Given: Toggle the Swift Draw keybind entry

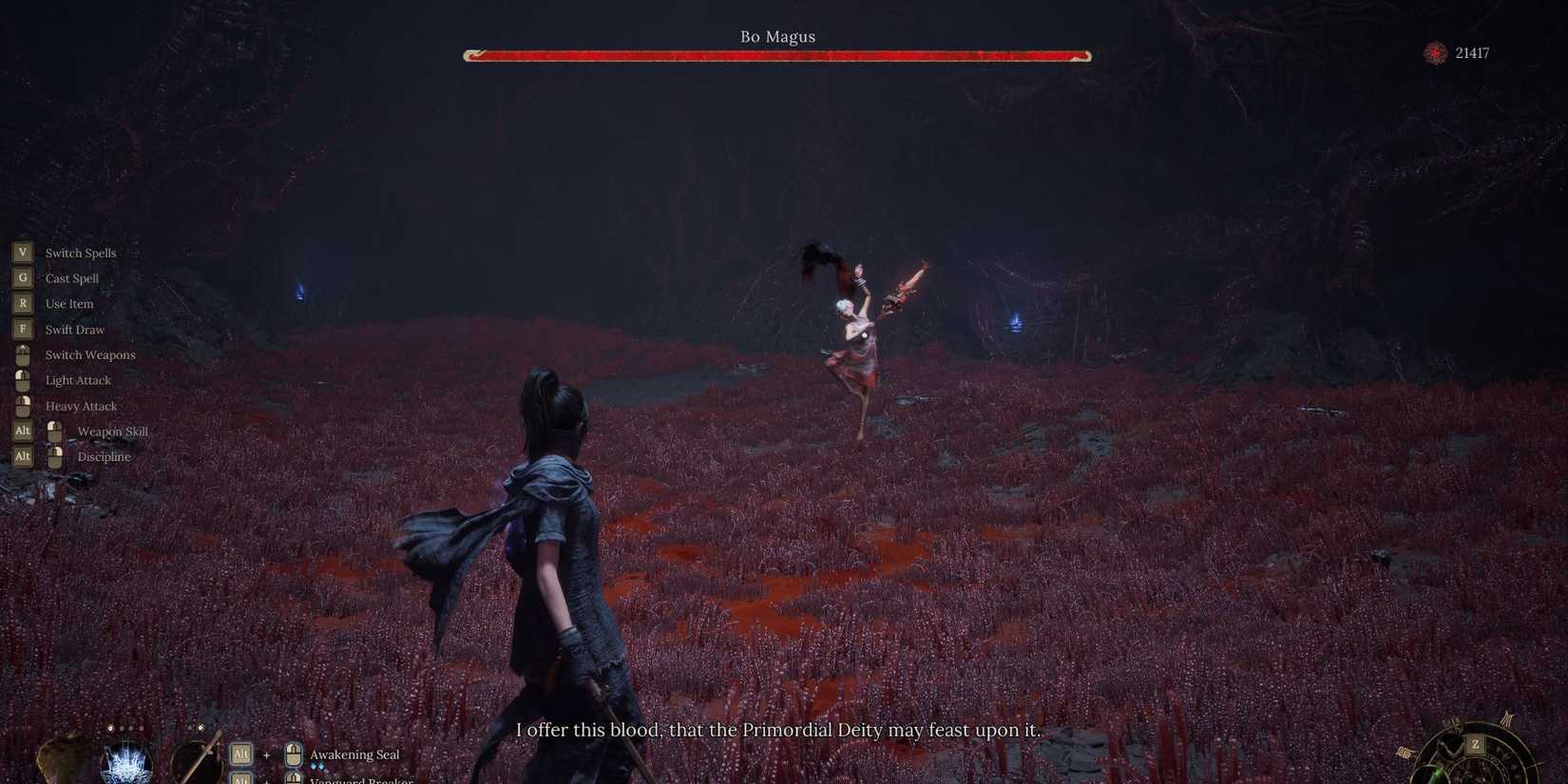Looking at the screenshot, I should coord(22,329).
